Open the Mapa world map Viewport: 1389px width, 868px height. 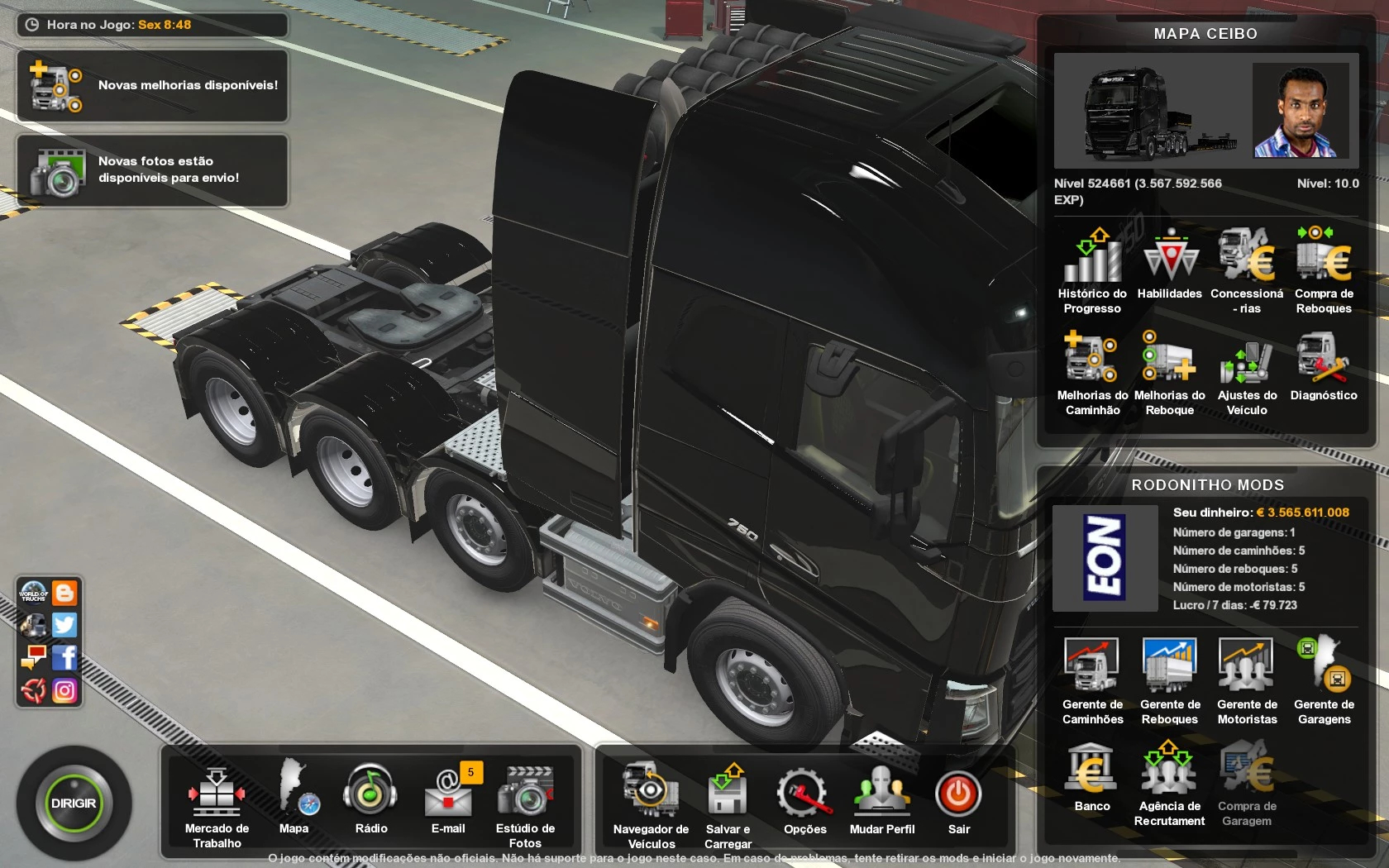(294, 798)
